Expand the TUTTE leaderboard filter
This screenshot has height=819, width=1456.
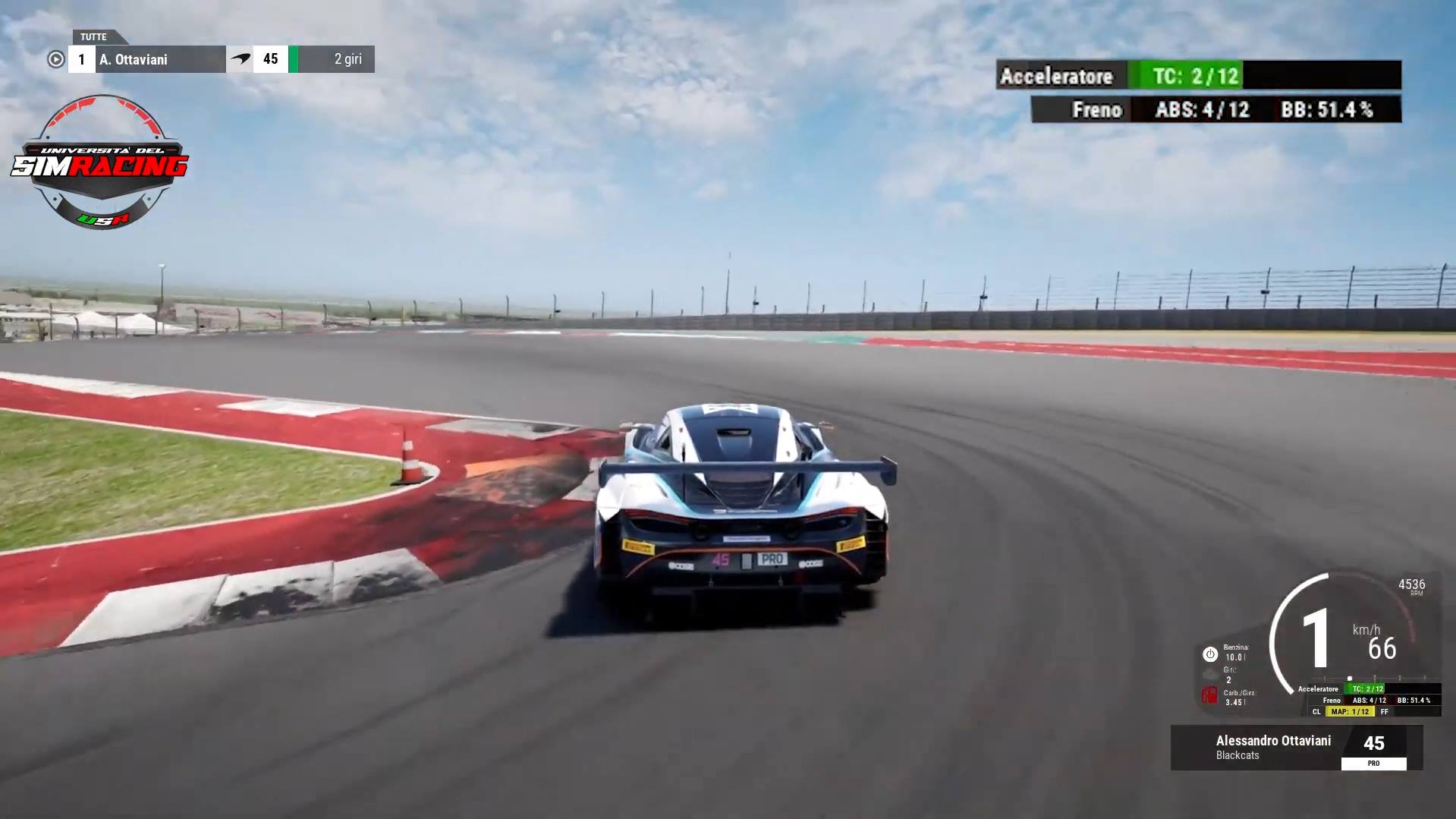coord(91,36)
